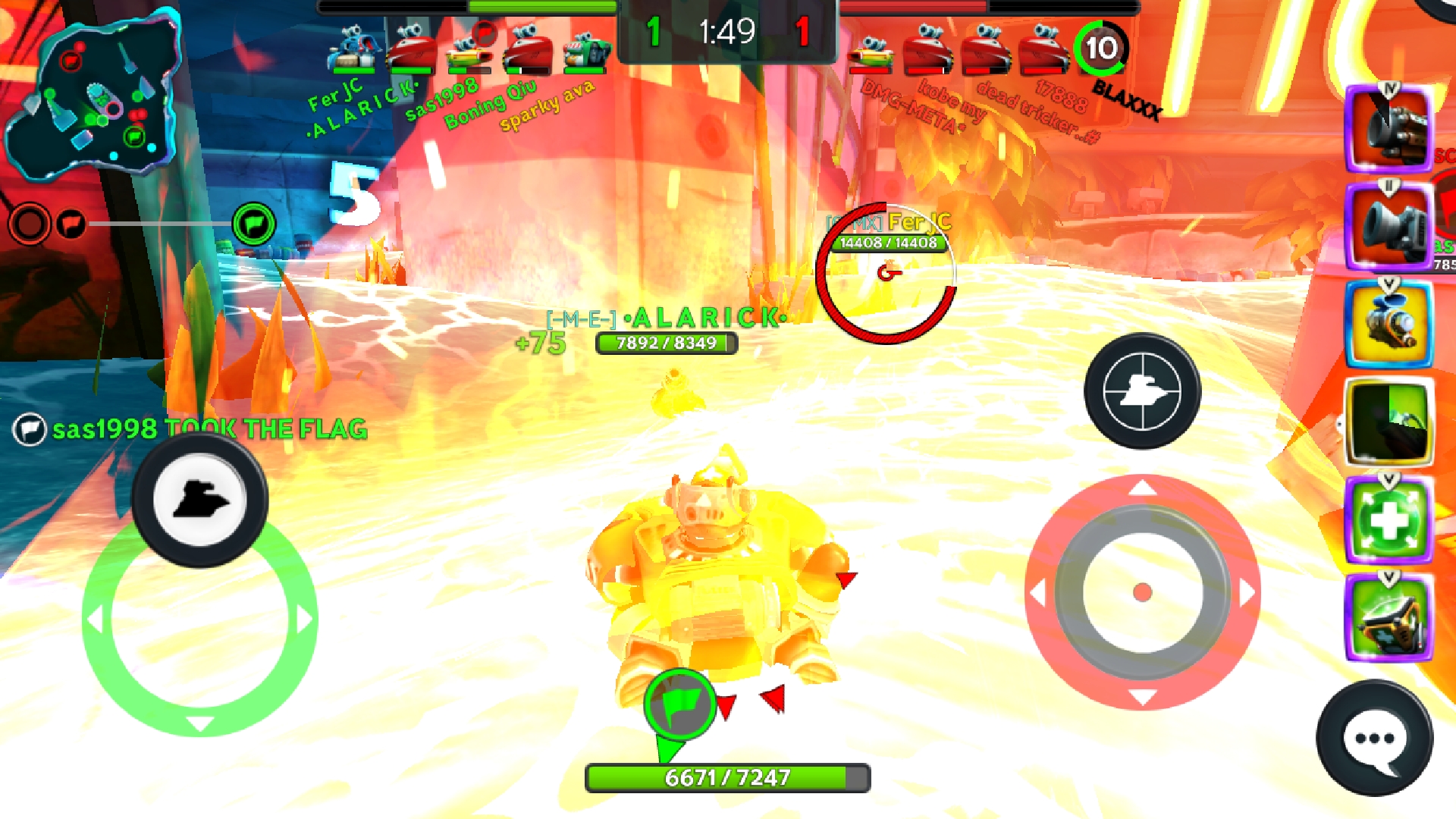
Task: Activate the green crate gadget ability
Action: click(x=1388, y=619)
